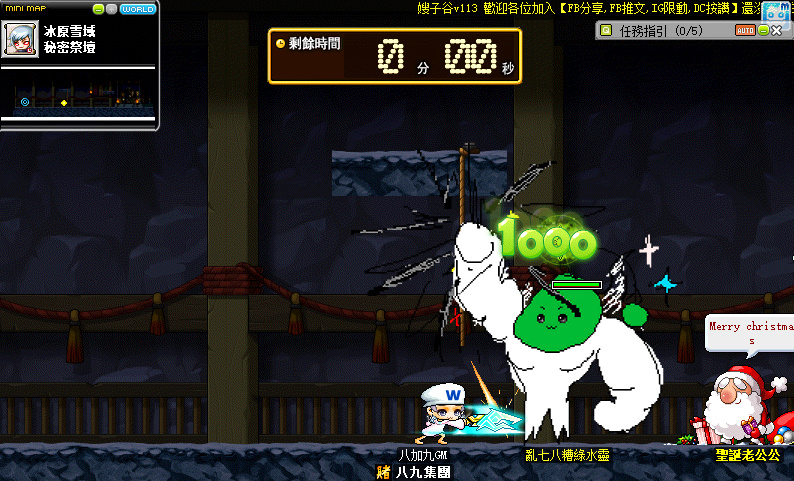
Task: Minimize the minimap with green minus button
Action: [x=98, y=9]
